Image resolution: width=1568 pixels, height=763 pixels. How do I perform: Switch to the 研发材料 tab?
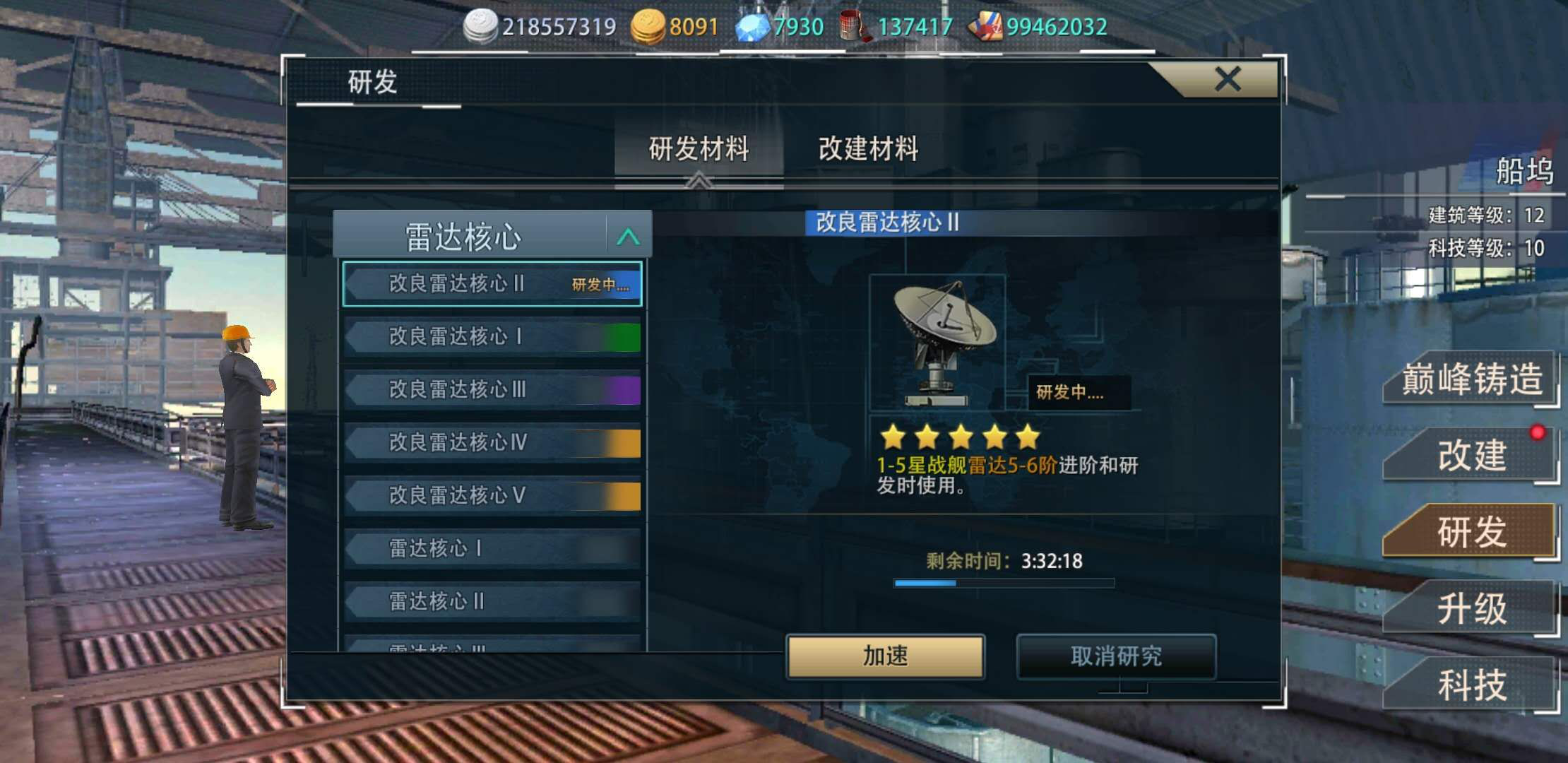tap(699, 149)
